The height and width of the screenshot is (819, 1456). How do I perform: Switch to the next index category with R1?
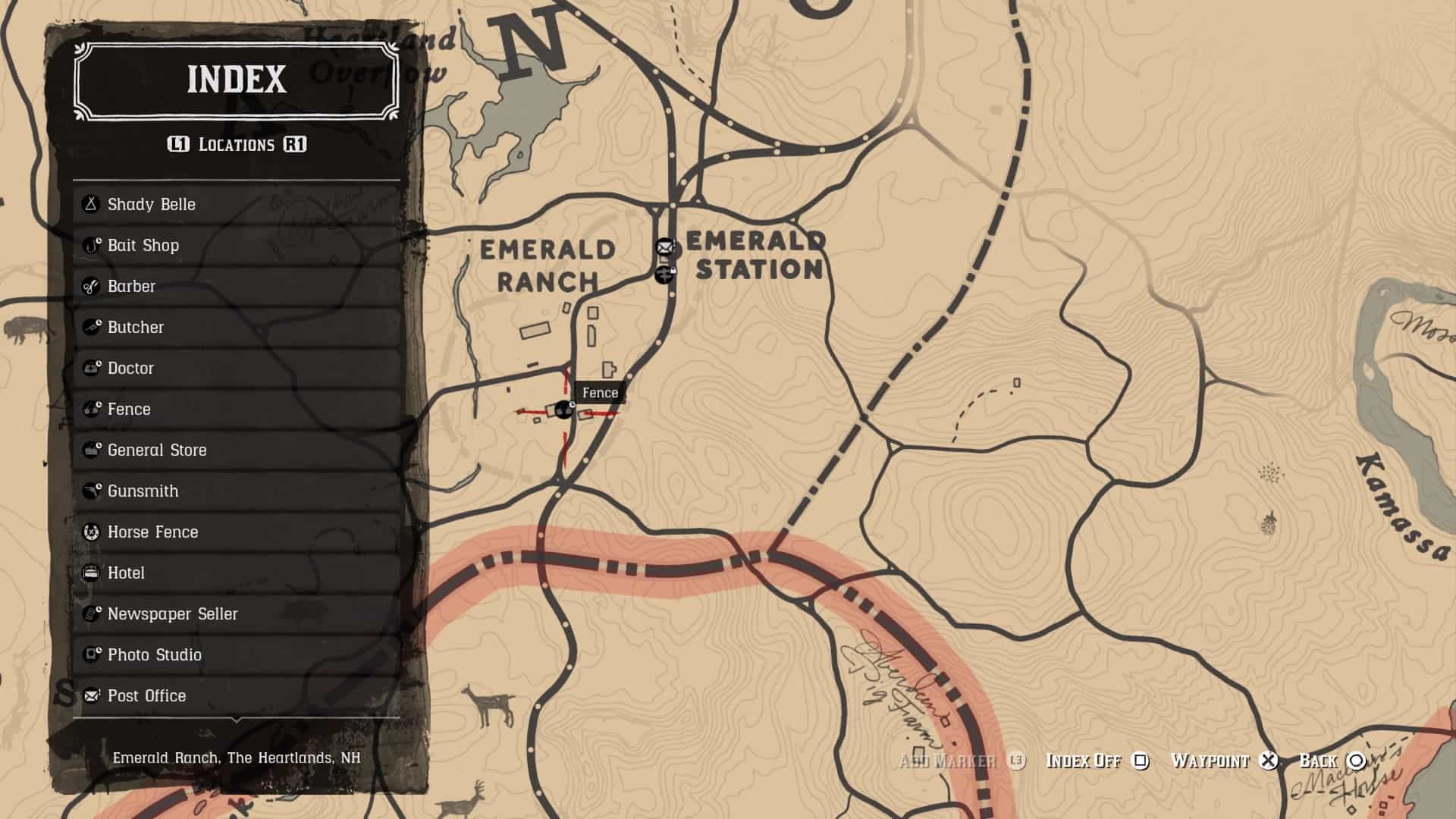point(295,144)
